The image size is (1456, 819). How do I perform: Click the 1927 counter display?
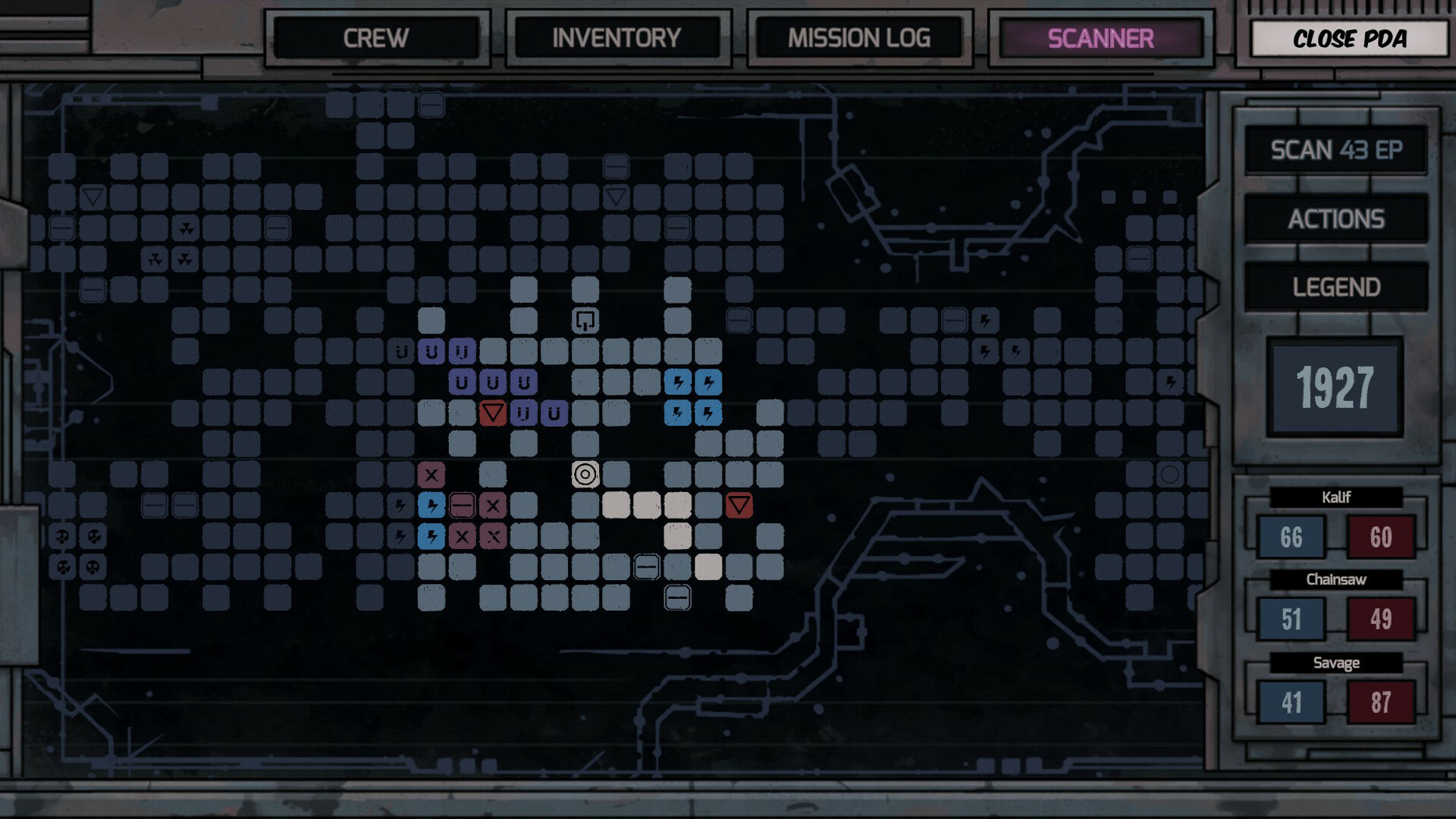coord(1335,388)
